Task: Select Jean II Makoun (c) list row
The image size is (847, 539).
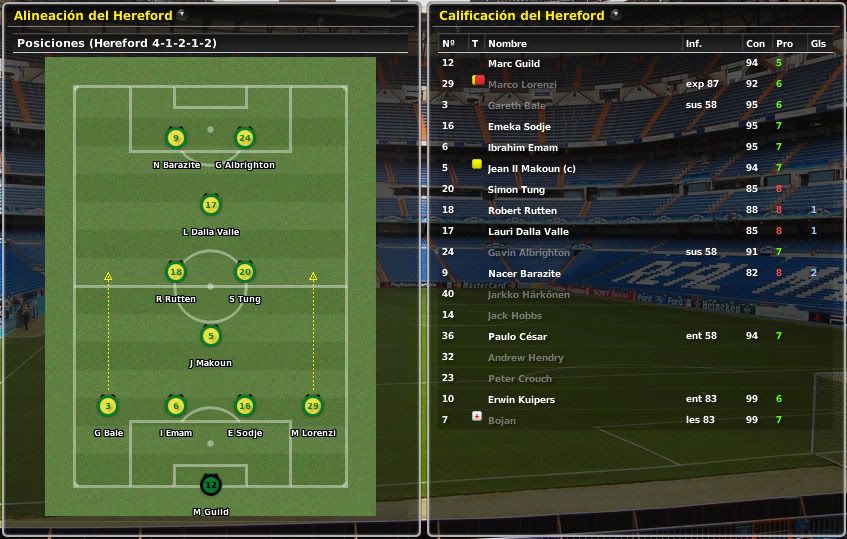Action: click(x=531, y=169)
